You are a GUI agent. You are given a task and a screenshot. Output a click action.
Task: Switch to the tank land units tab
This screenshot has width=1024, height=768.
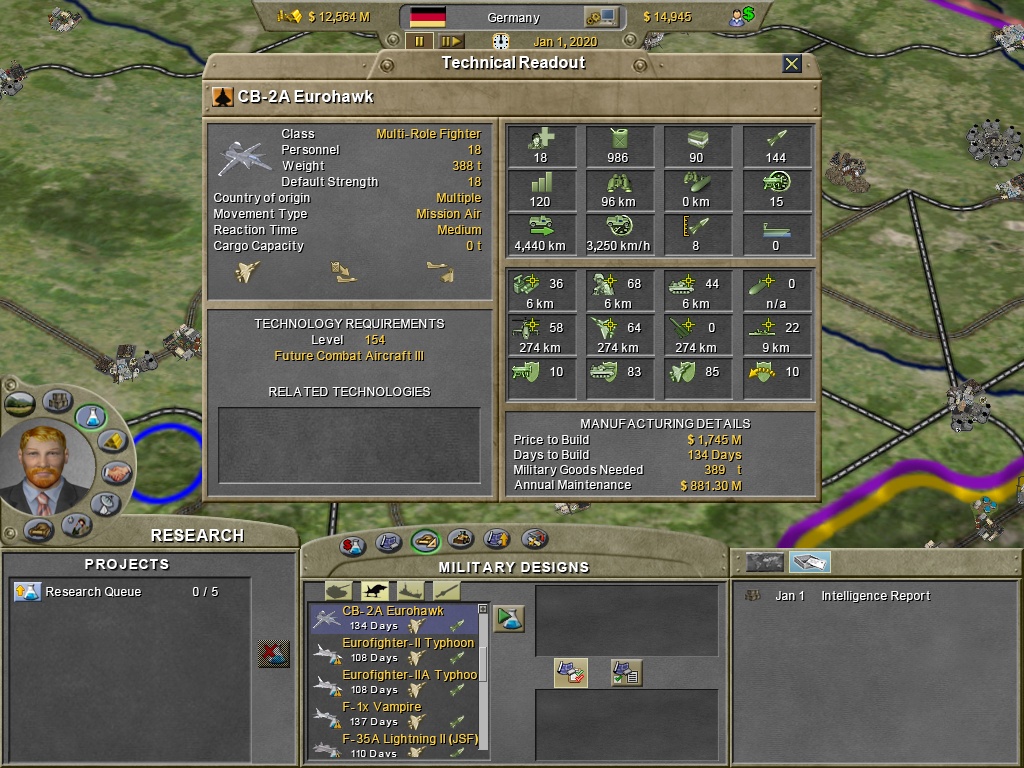[339, 590]
